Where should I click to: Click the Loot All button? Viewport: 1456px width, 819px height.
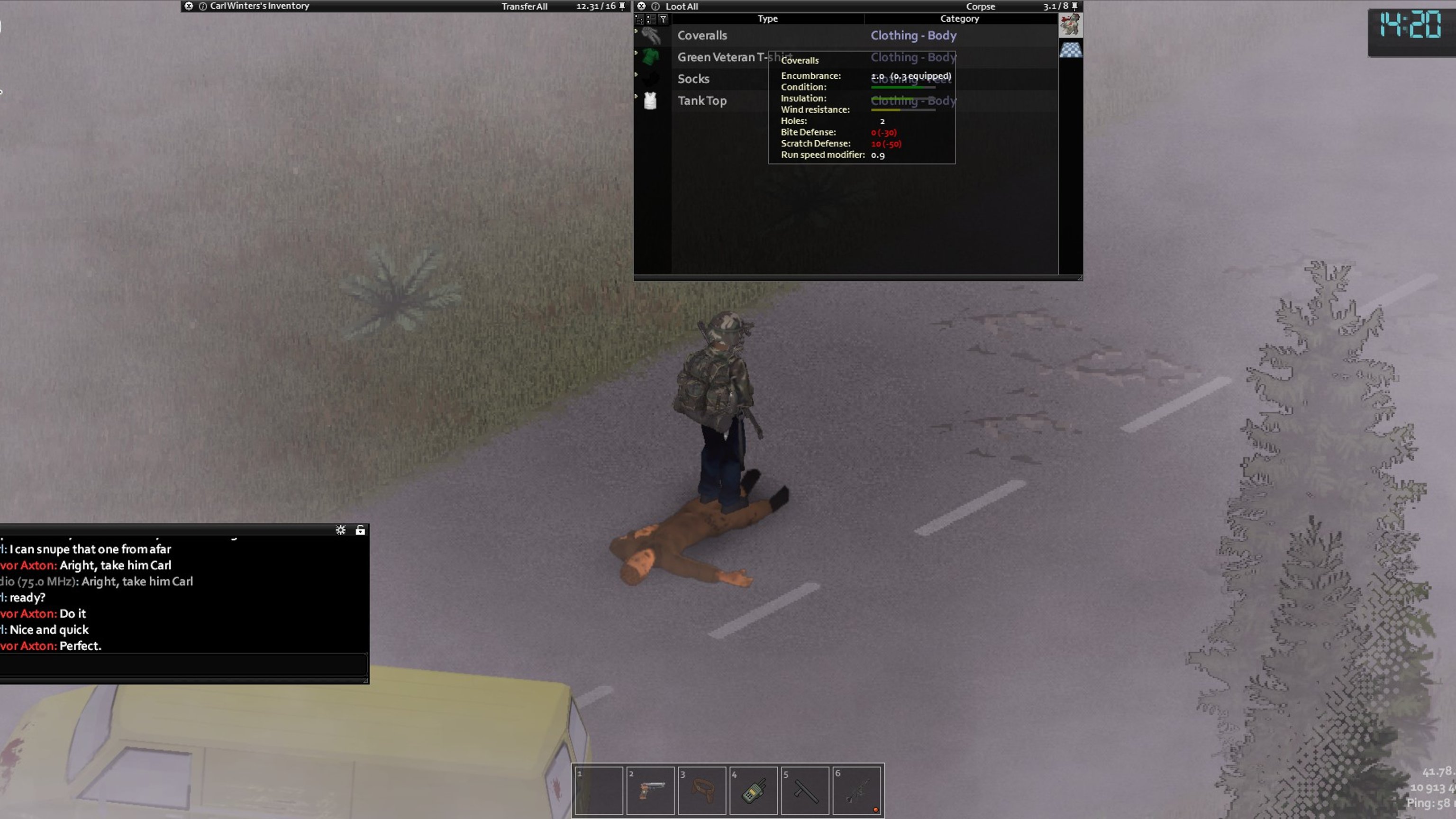coord(682,6)
